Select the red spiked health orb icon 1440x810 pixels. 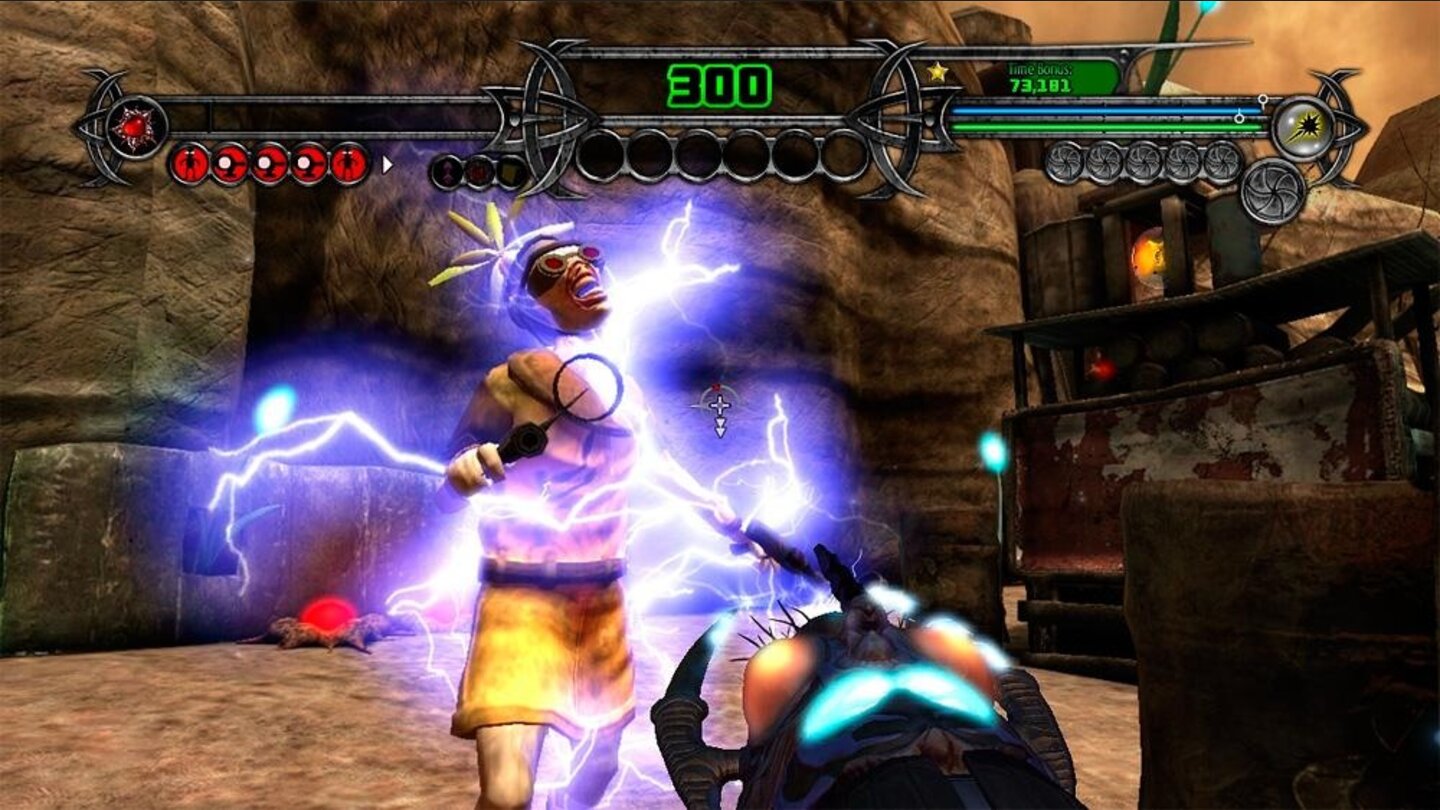click(x=135, y=127)
